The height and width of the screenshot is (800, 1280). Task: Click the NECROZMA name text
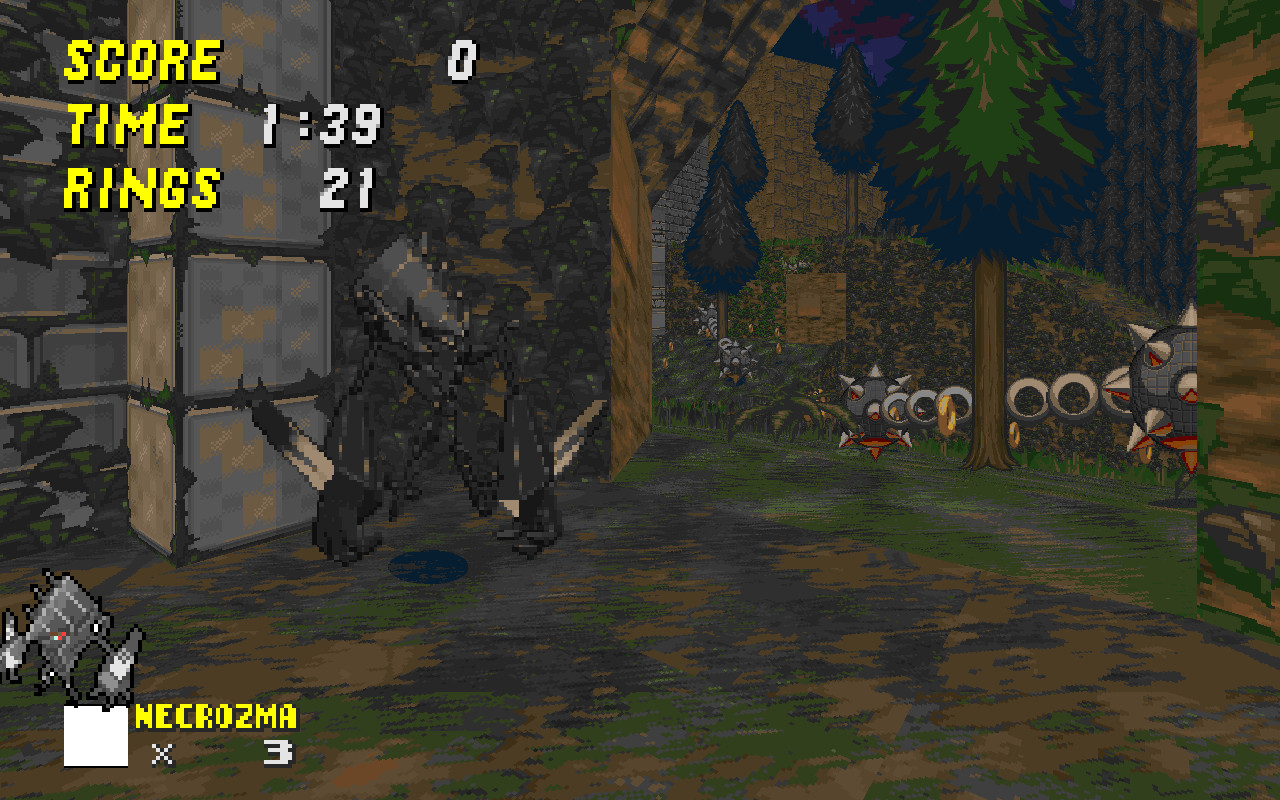[215, 716]
